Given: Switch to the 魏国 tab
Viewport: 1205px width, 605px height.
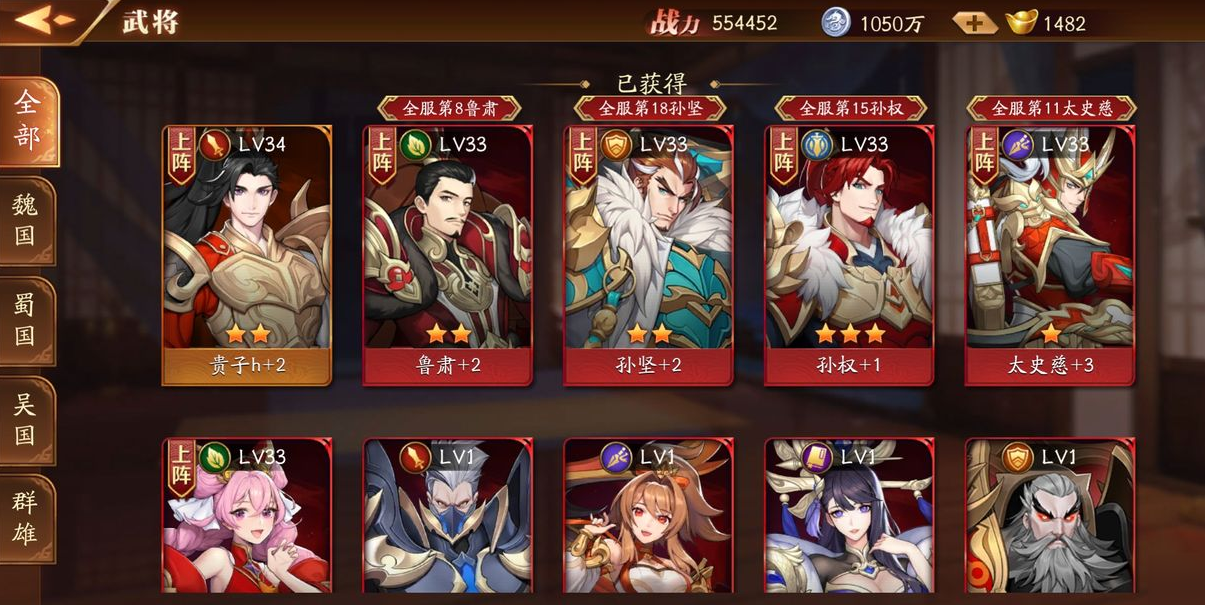Looking at the screenshot, I should [26, 220].
